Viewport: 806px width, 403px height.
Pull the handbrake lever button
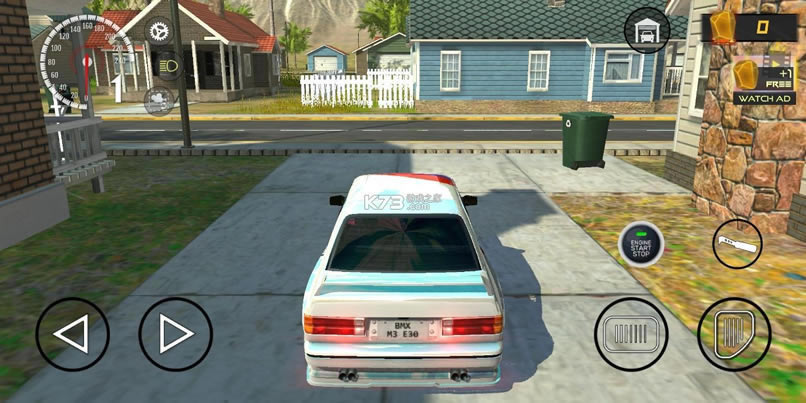[737, 244]
